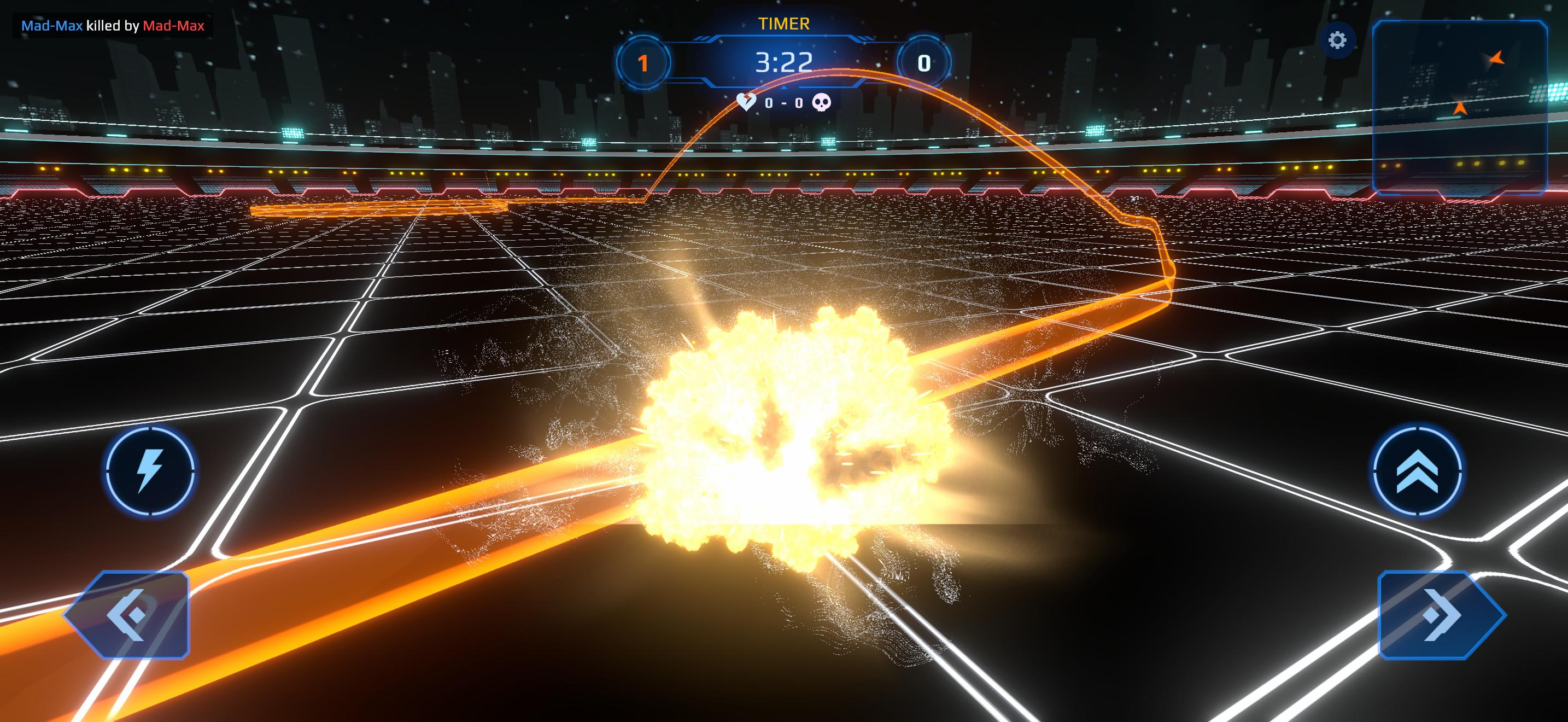The image size is (1568, 722).
Task: Steer right with the right arrow button
Action: [x=1441, y=615]
